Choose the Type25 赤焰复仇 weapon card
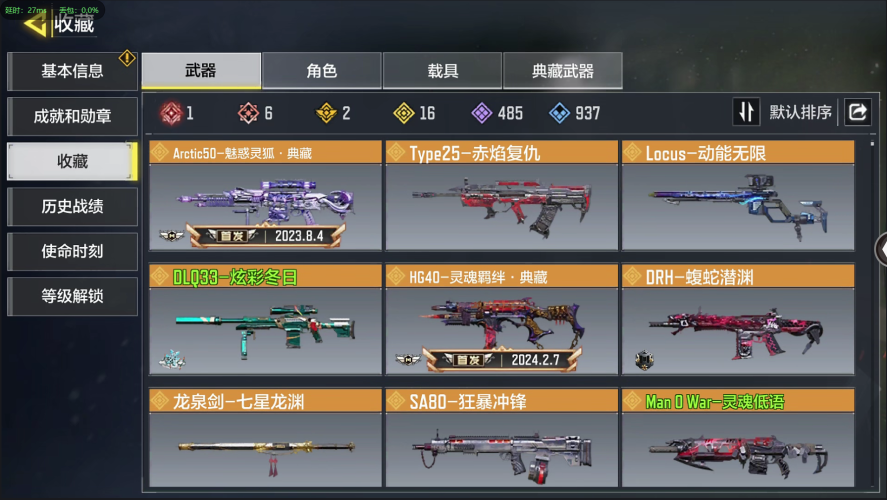This screenshot has width=887, height=500. pyautogui.click(x=501, y=196)
